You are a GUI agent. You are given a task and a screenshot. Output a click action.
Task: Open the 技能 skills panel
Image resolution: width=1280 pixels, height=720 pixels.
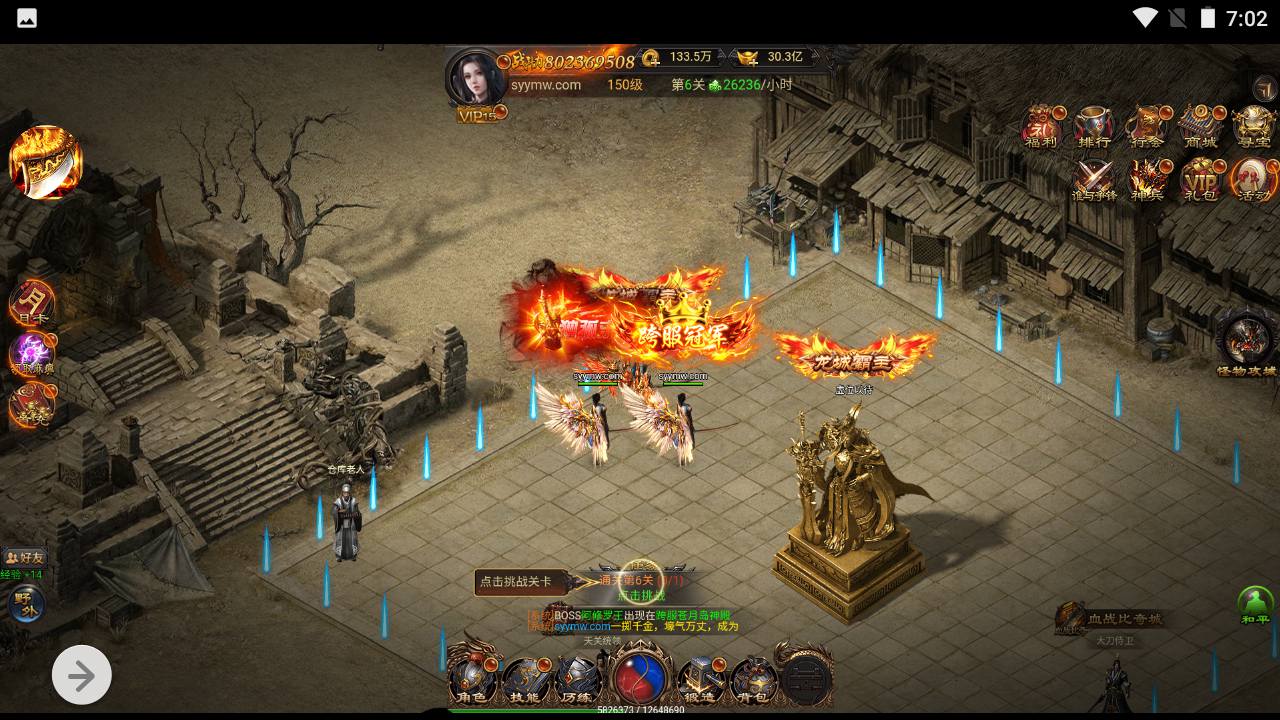[525, 678]
